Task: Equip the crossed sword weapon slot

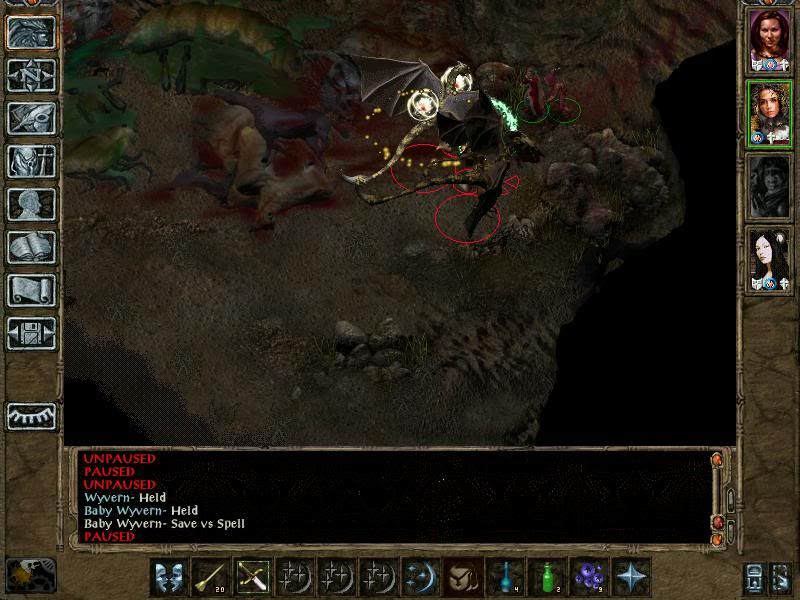Action: (253, 576)
